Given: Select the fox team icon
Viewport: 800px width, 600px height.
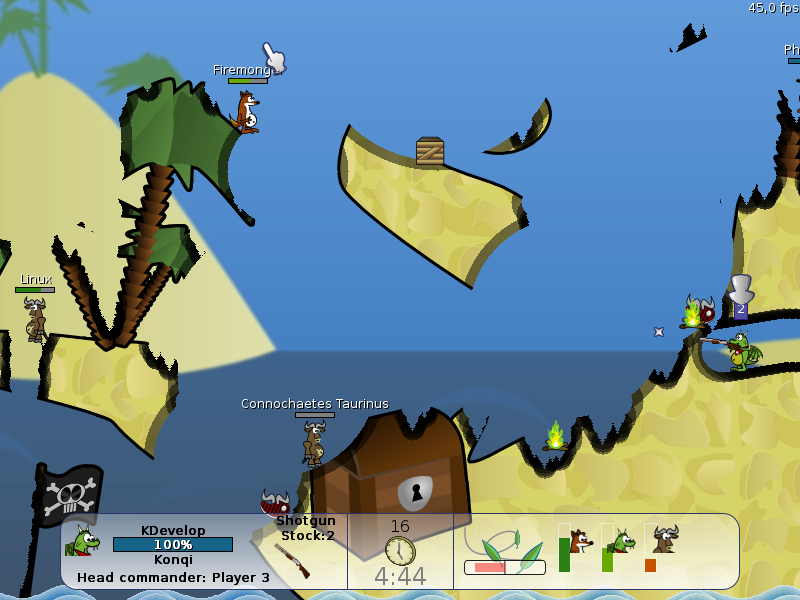Looking at the screenshot, I should coord(580,542).
